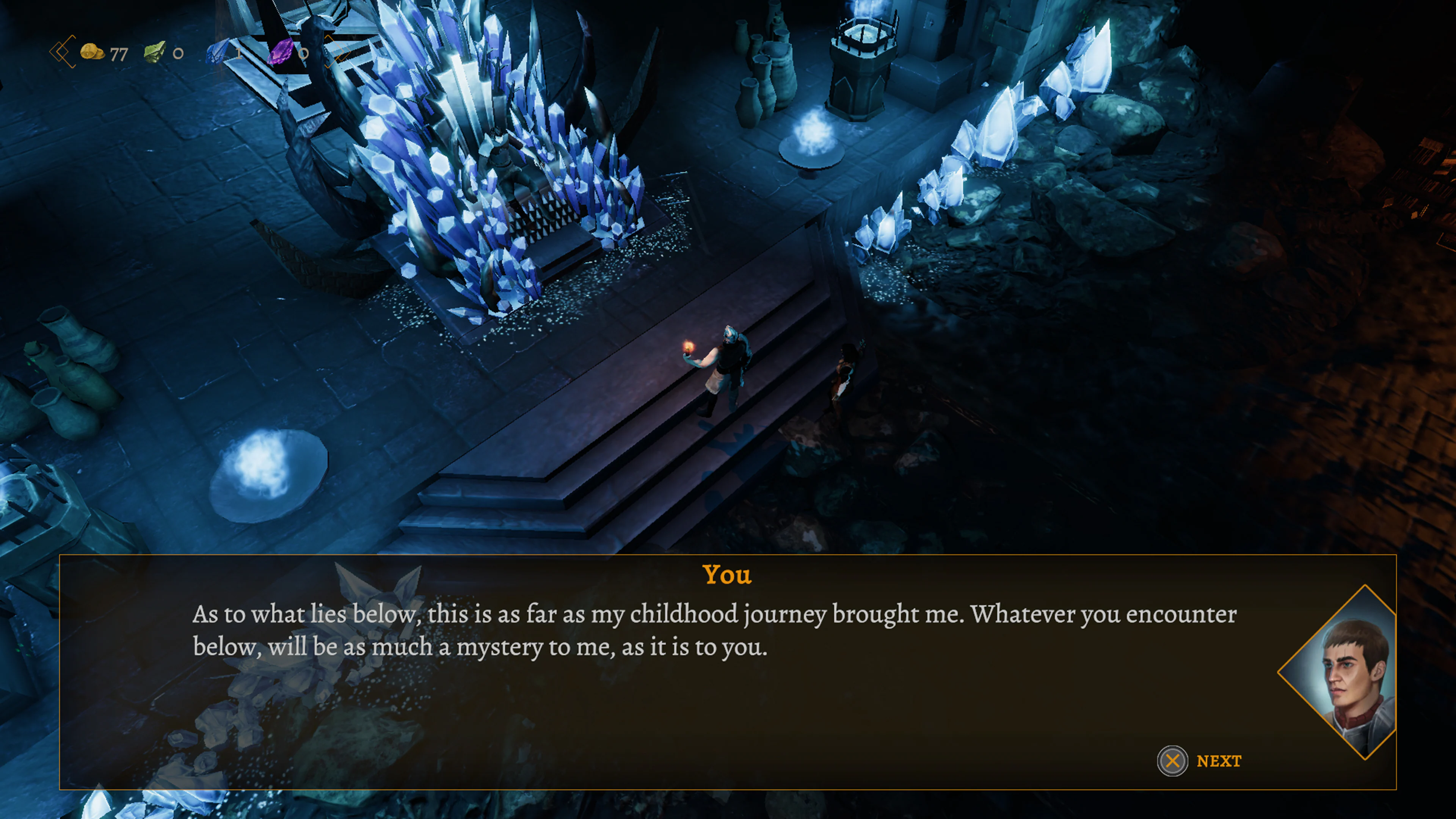Click the purple gem counter showing 0

303,54
